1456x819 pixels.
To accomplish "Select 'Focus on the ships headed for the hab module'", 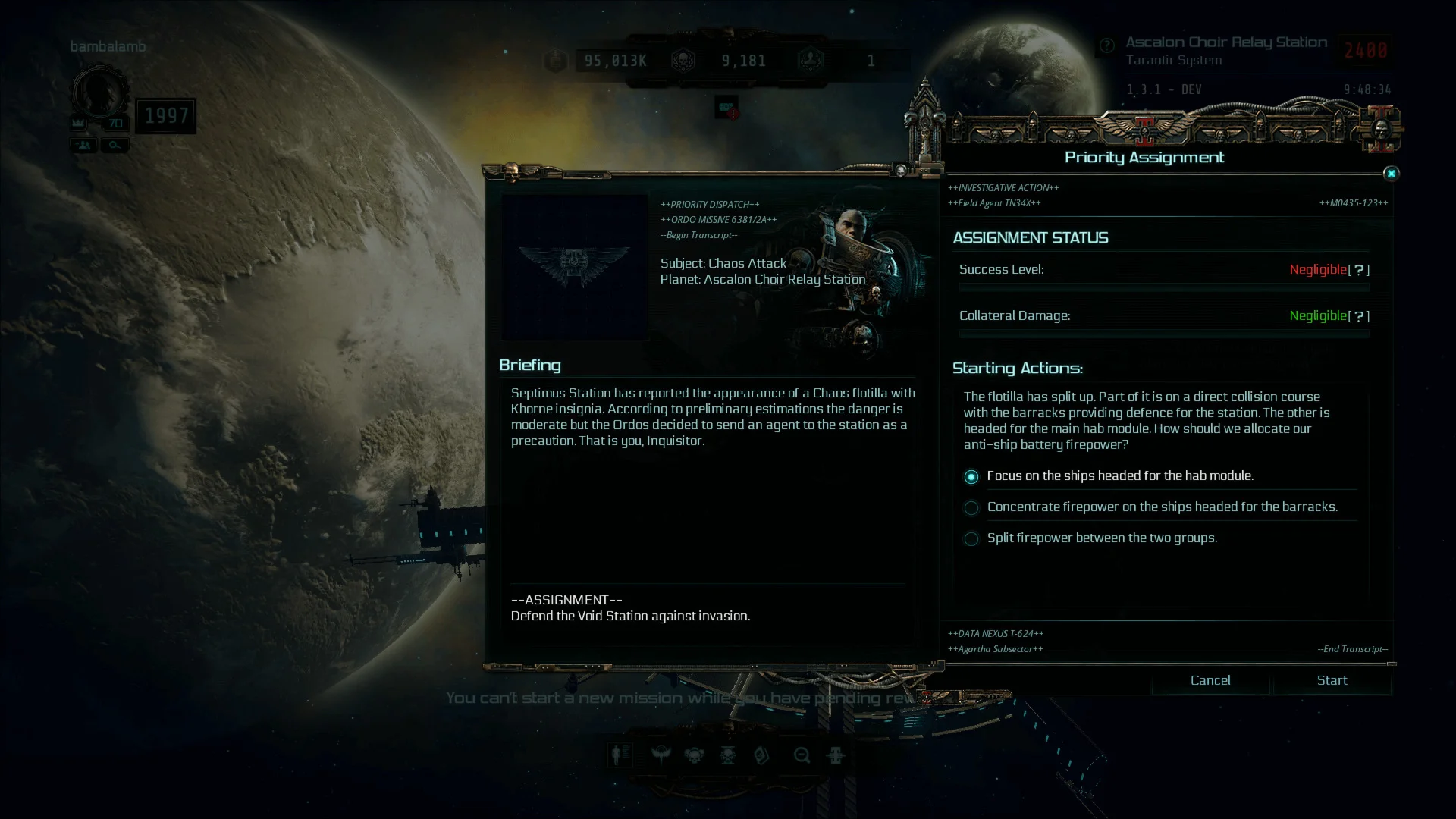I will click(971, 477).
